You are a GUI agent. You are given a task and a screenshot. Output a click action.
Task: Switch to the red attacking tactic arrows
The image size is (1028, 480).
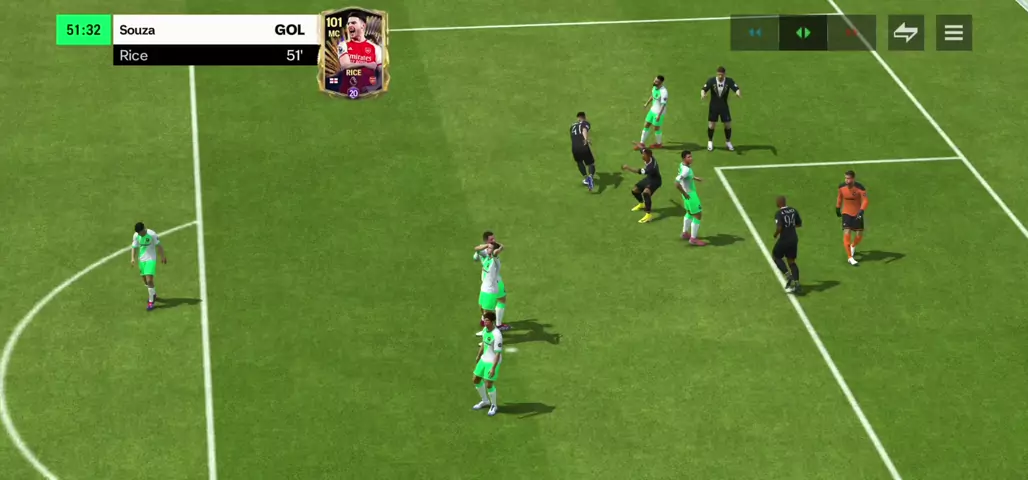pos(852,33)
